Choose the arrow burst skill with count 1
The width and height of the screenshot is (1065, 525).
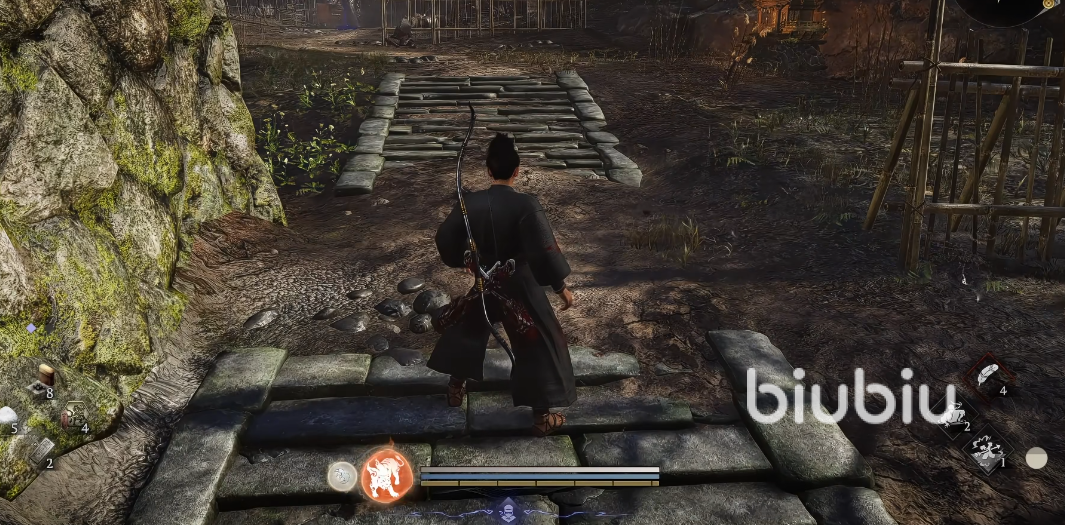point(989,450)
